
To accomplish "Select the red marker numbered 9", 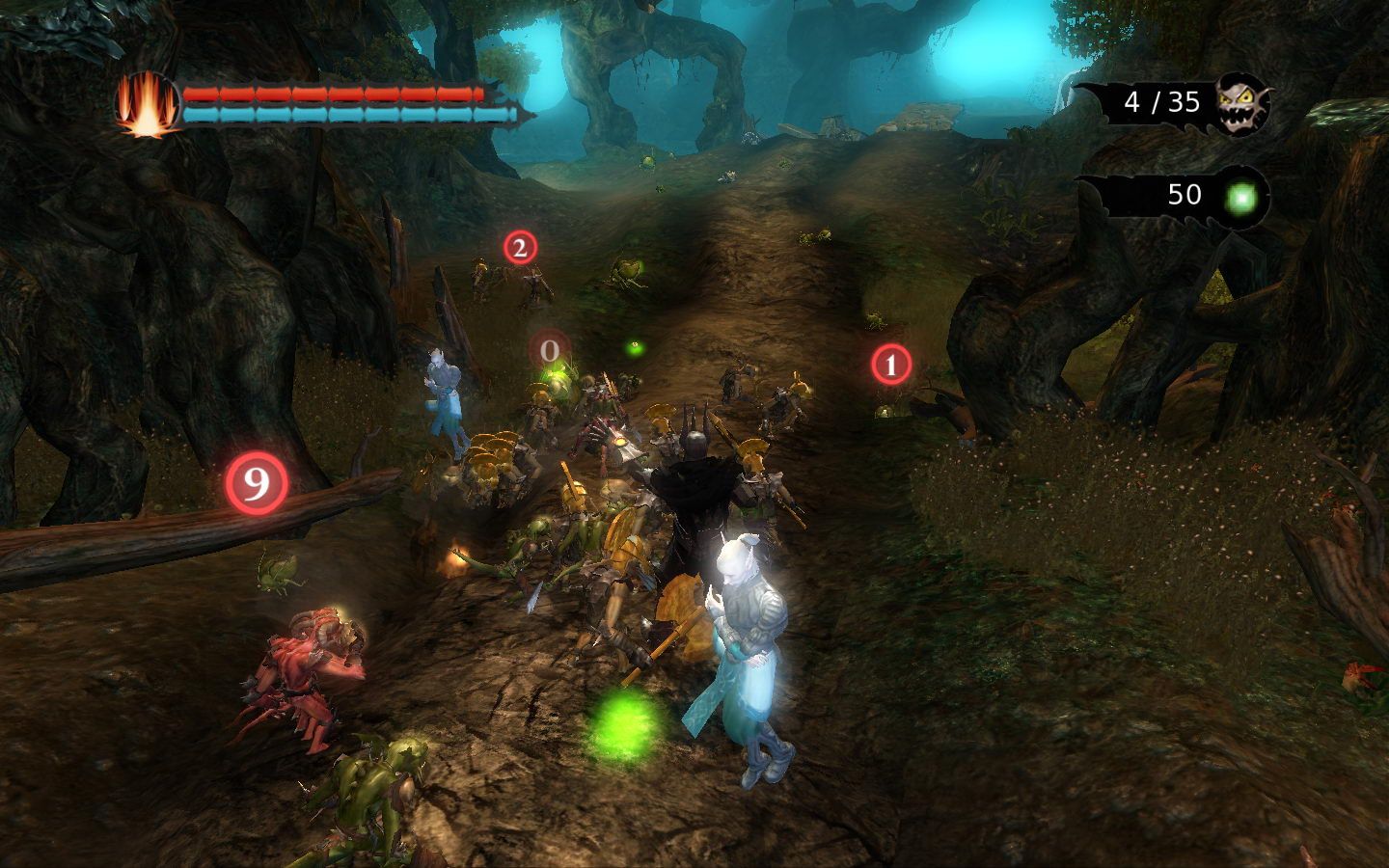I will [x=257, y=483].
